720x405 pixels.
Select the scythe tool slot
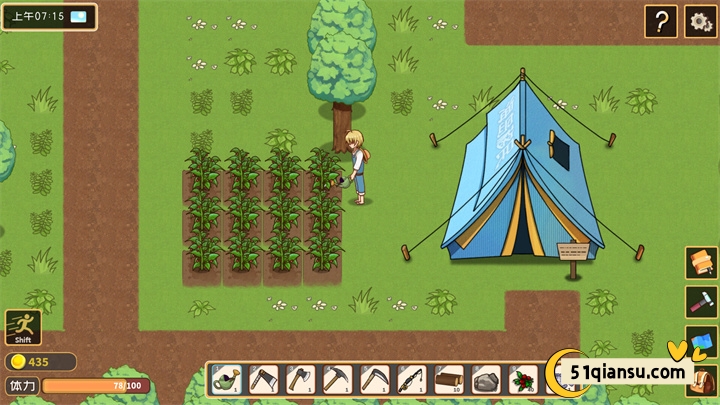375,379
